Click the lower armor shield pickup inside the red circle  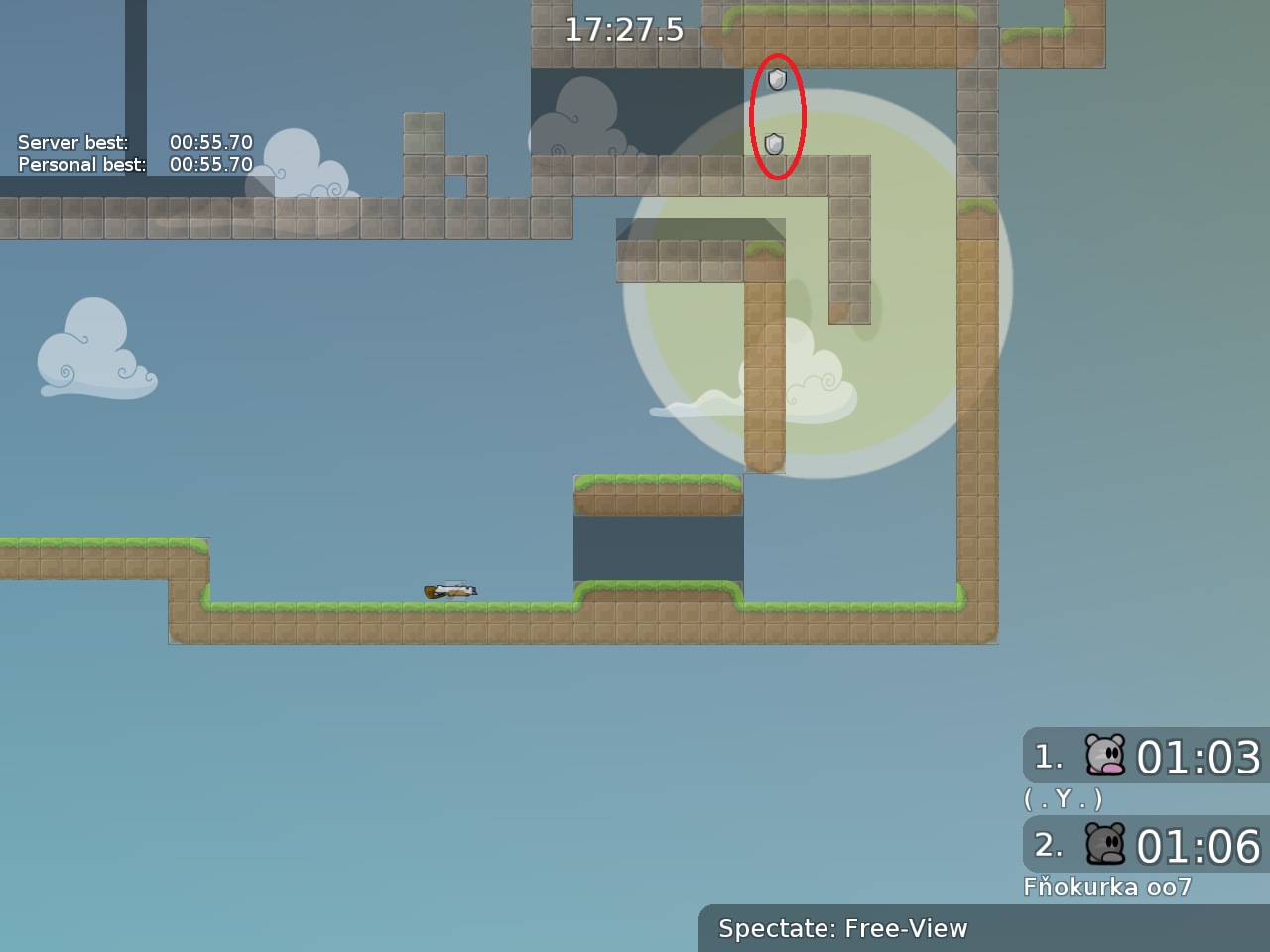coord(773,144)
